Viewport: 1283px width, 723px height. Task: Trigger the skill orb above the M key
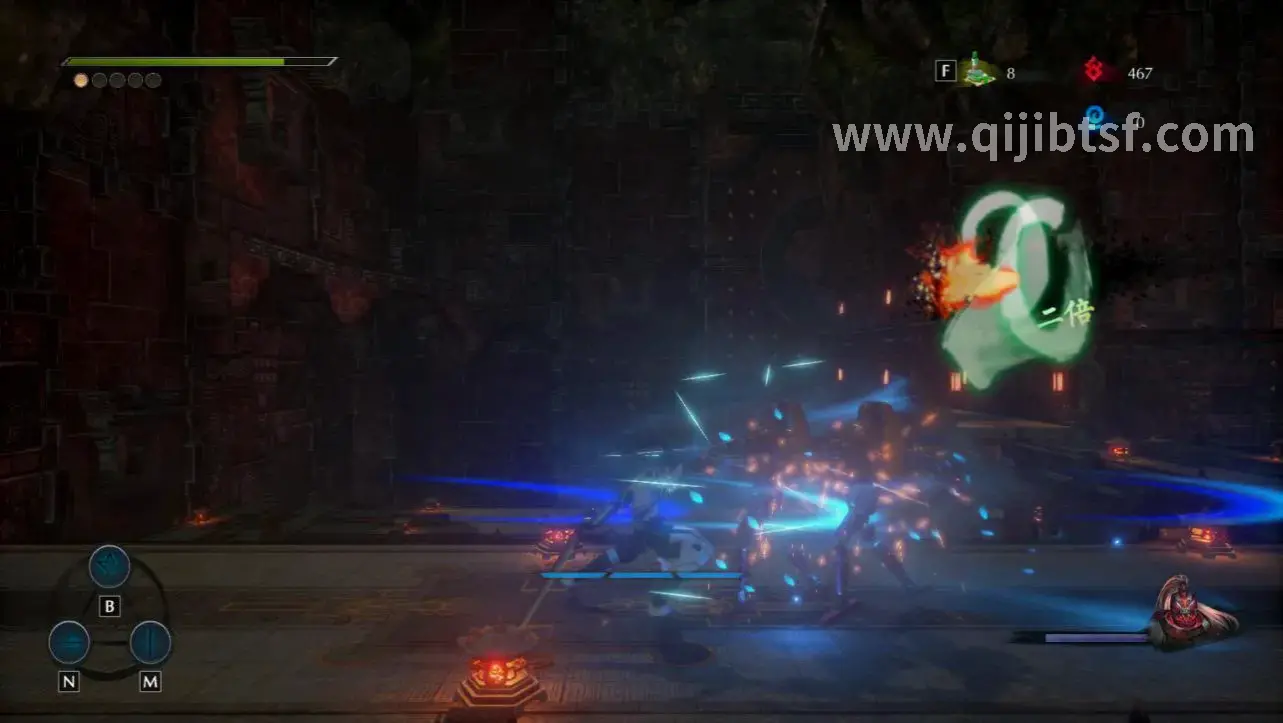click(150, 642)
